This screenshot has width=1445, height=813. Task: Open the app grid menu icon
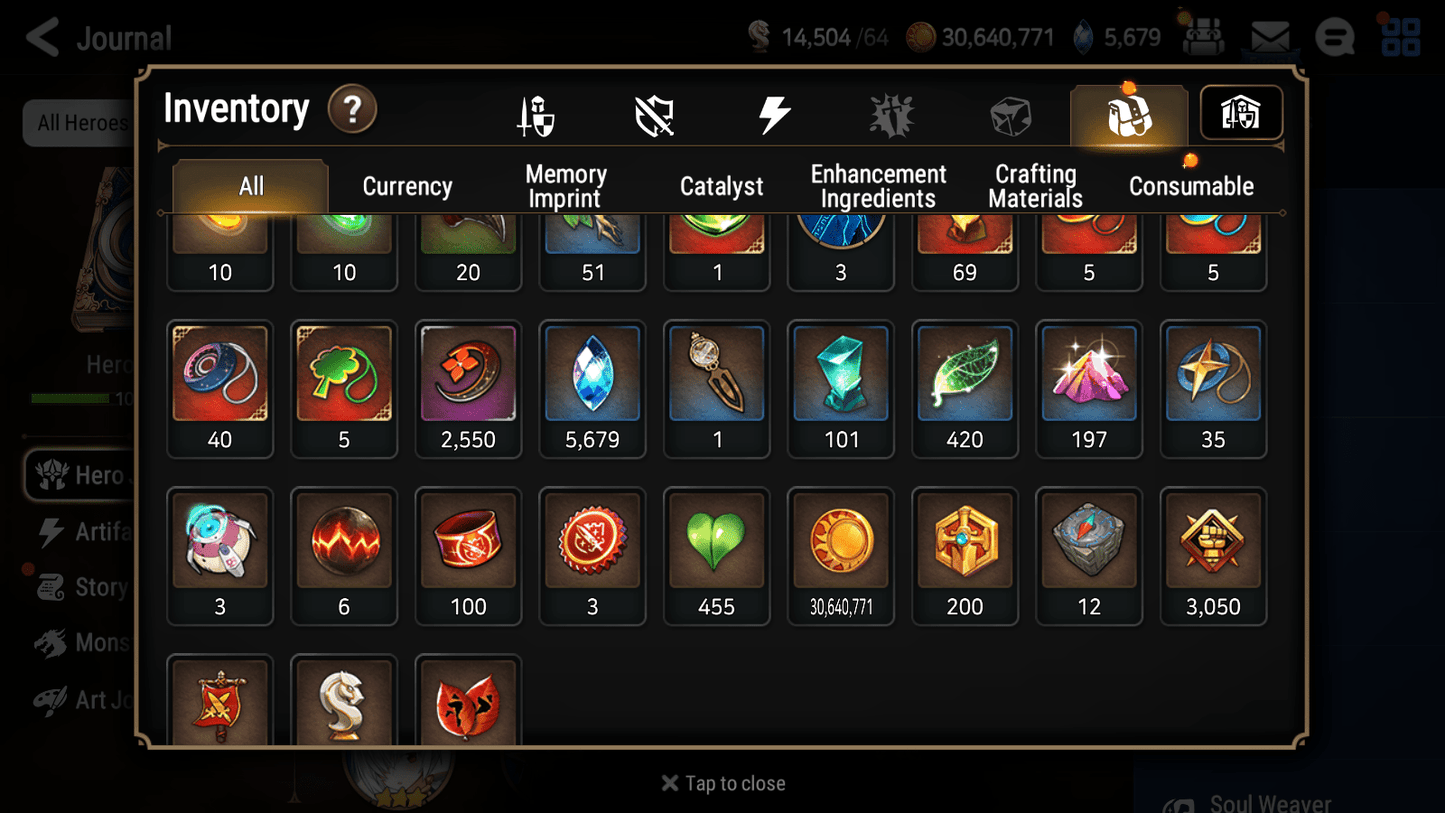pos(1399,36)
